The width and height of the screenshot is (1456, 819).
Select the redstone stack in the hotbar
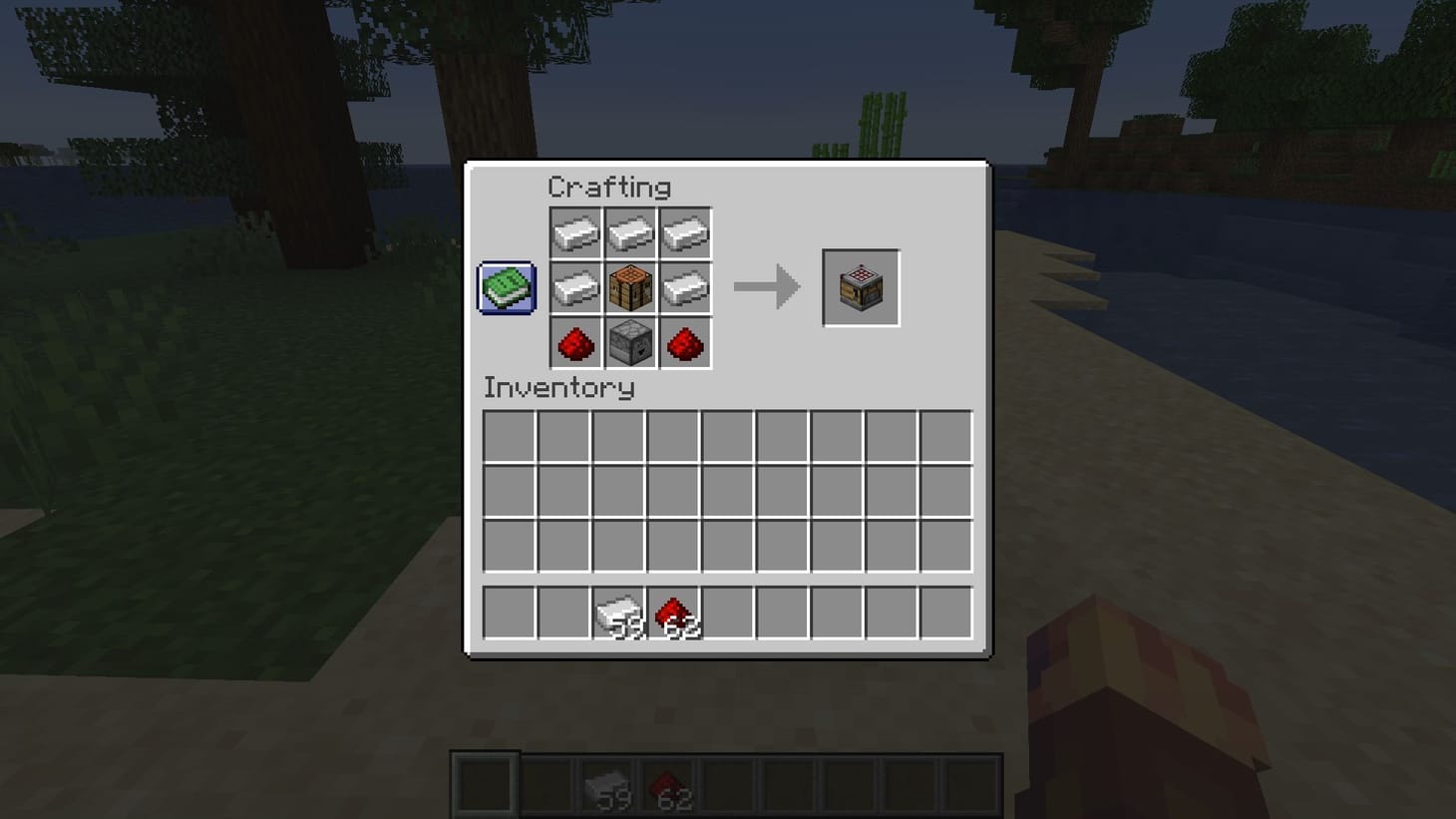pos(669,783)
